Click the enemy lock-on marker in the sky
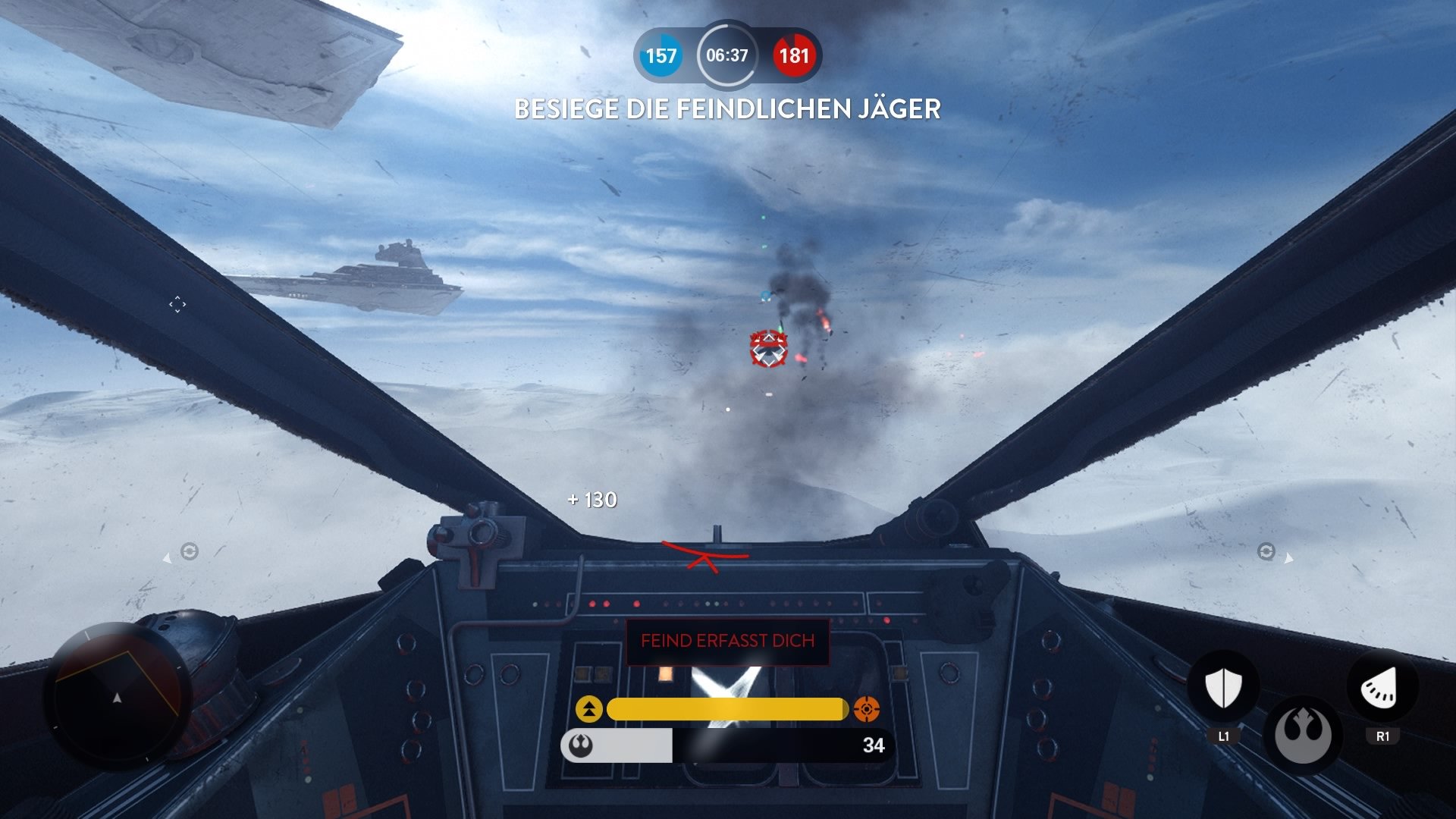 tap(768, 350)
